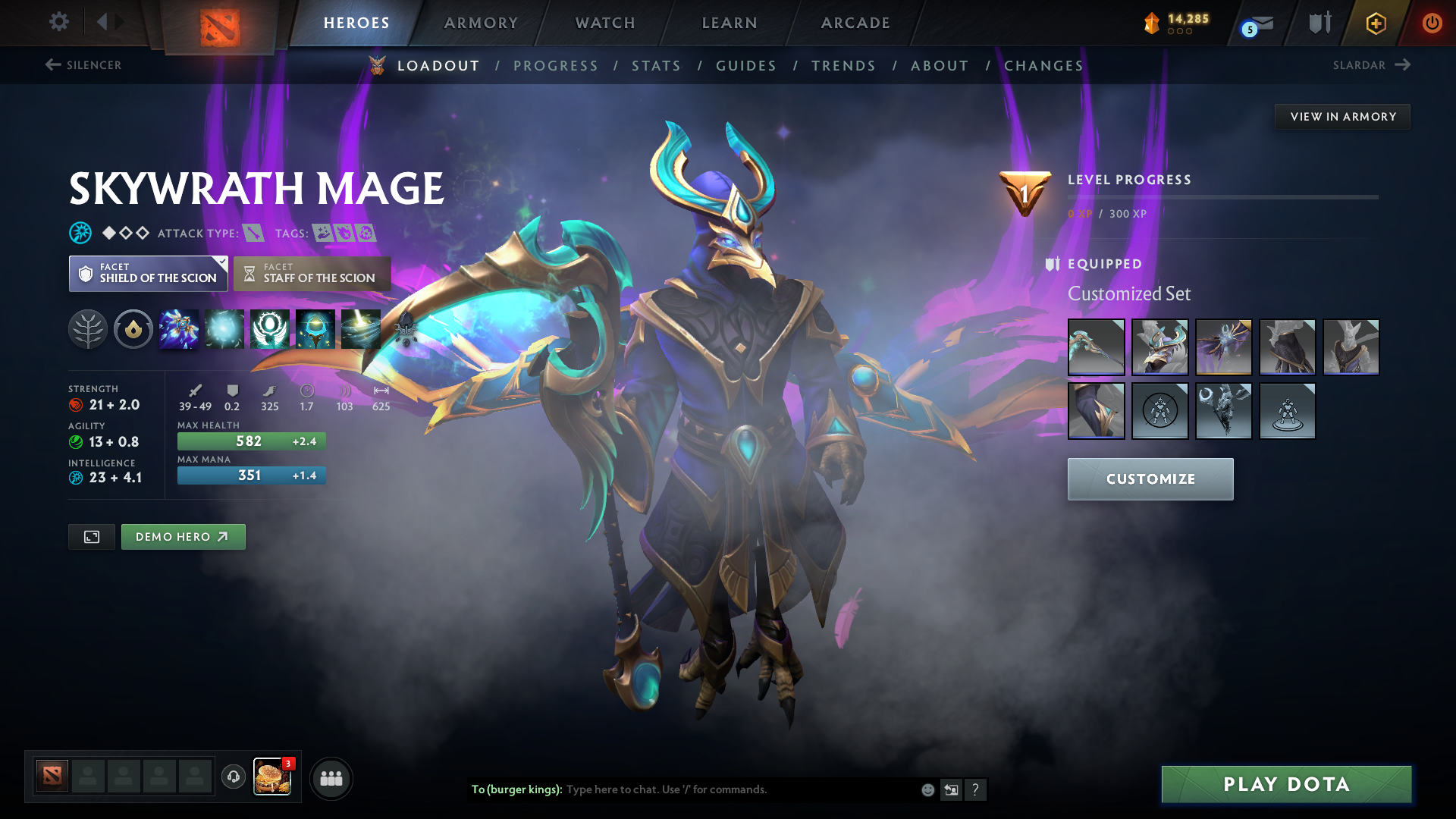Select the first Customized Set item thumbnail
Image resolution: width=1456 pixels, height=819 pixels.
click(x=1096, y=347)
